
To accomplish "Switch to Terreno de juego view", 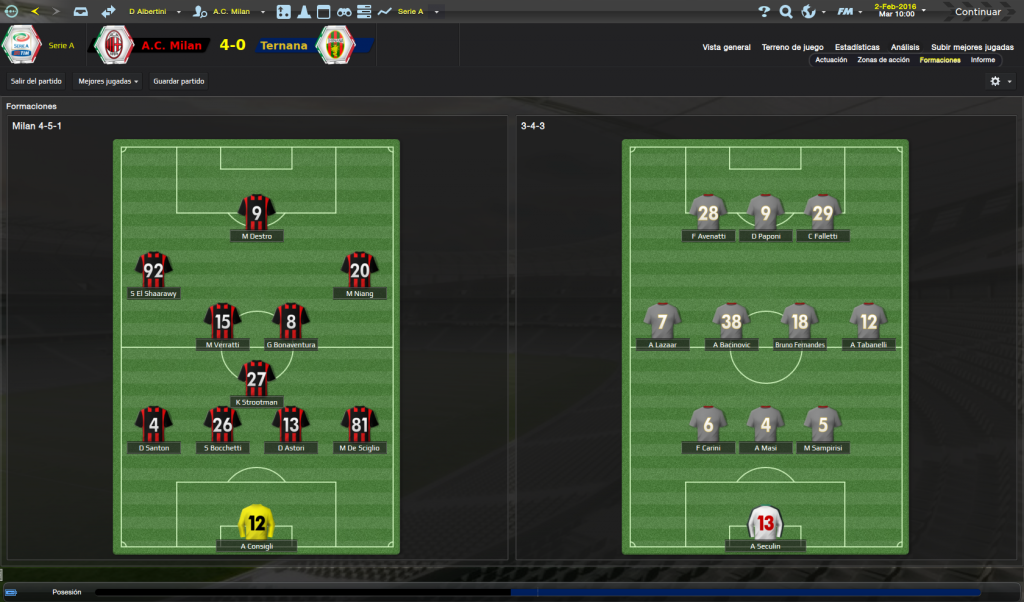I will (x=792, y=47).
